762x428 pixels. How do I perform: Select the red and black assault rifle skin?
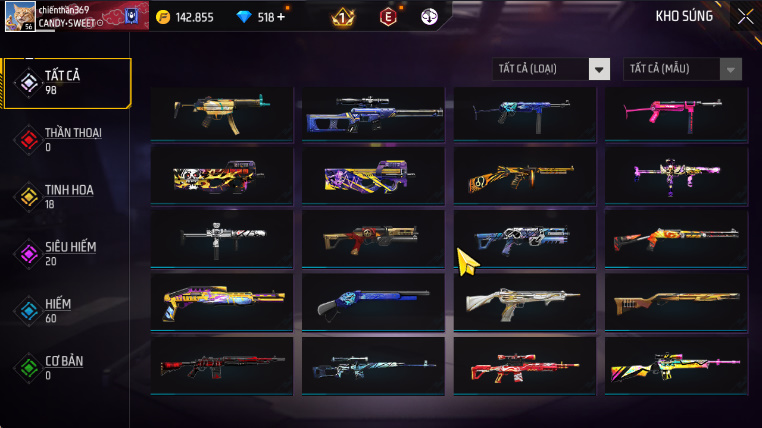tap(222, 365)
